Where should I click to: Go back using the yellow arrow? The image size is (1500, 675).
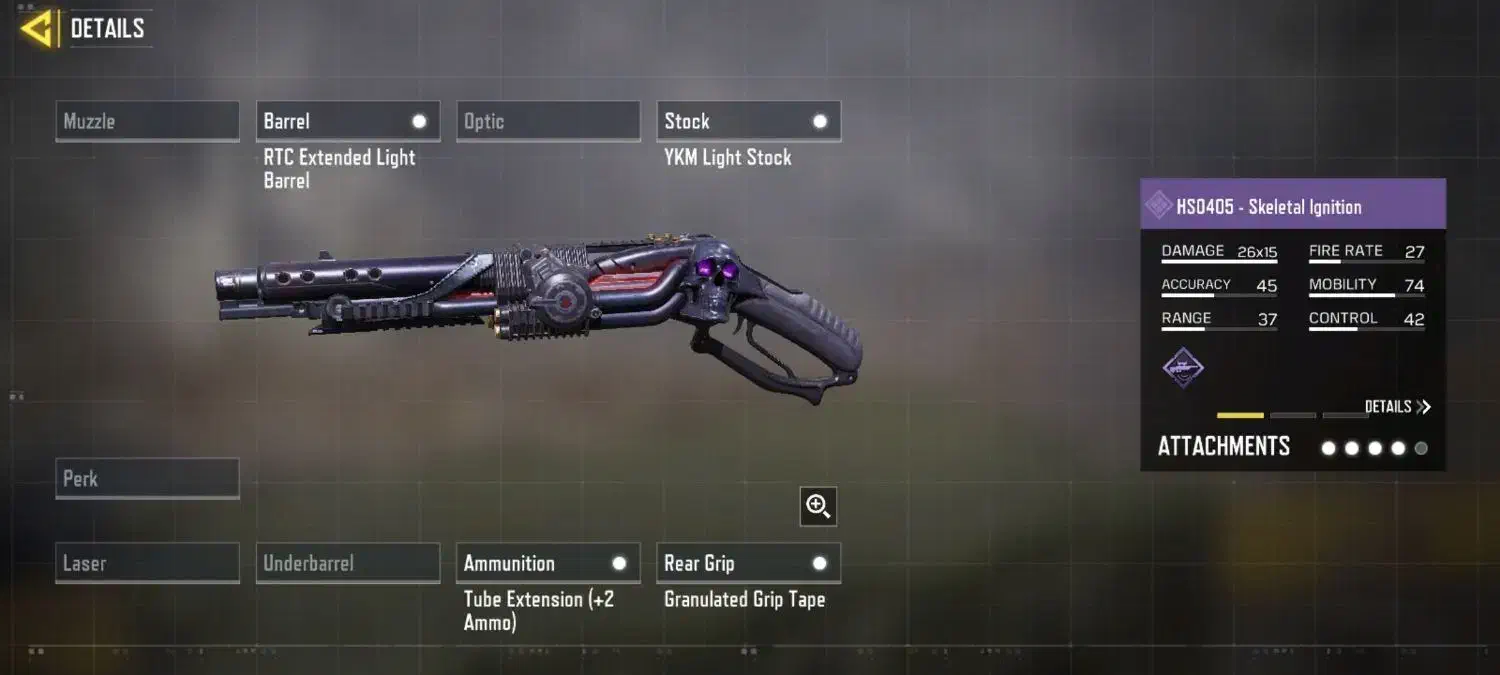[x=36, y=29]
